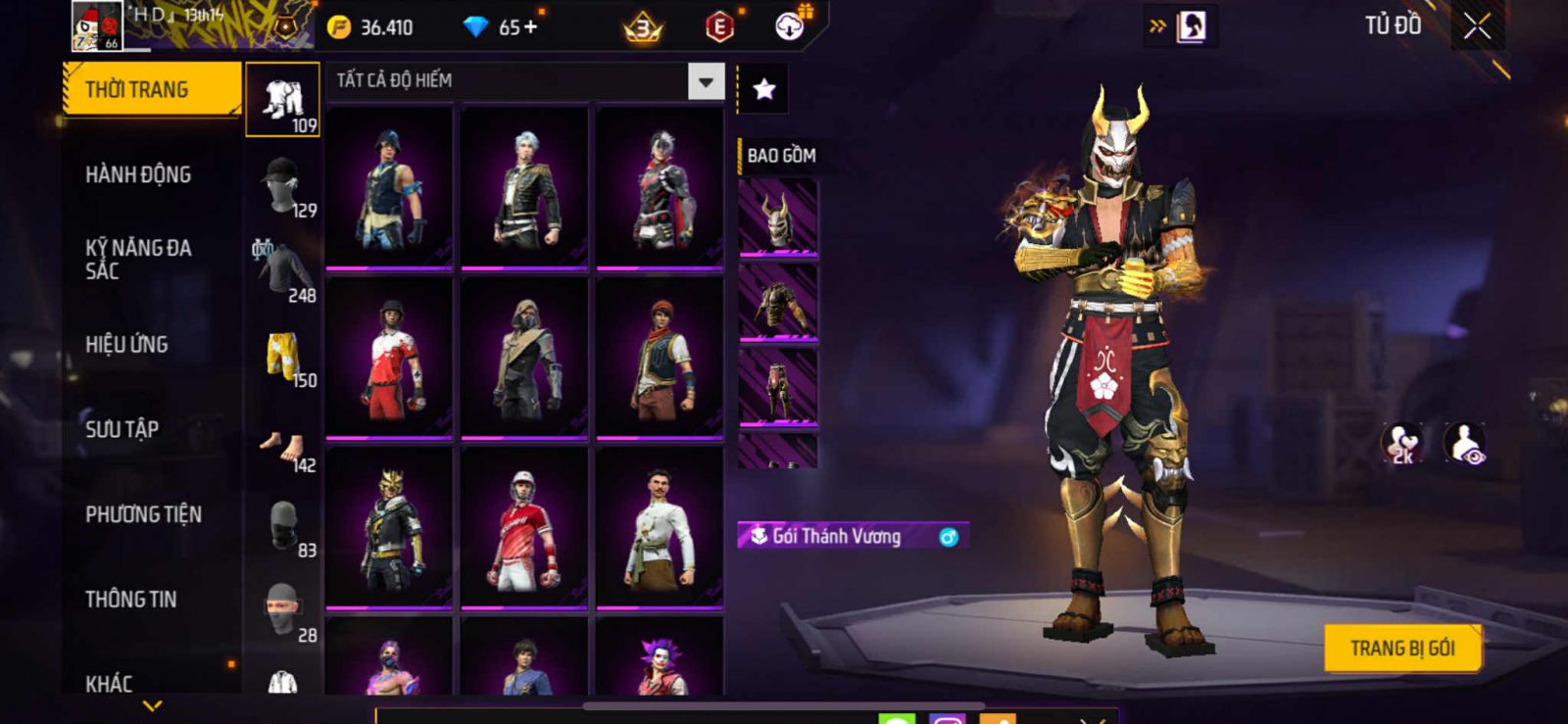The width and height of the screenshot is (1568, 724).
Task: Pick the white-haired black suit outfit
Action: [x=525, y=187]
